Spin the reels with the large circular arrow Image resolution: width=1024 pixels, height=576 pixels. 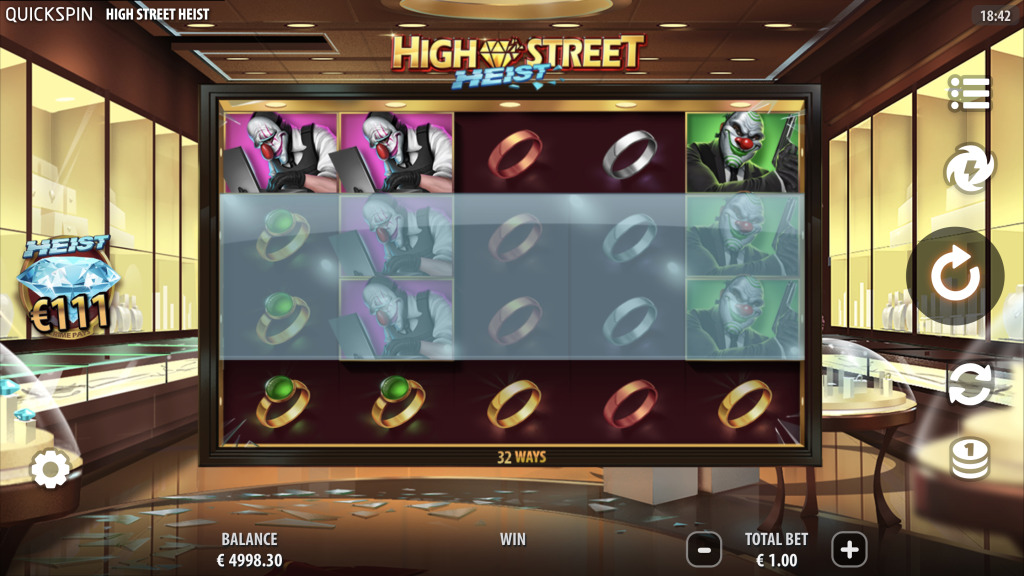(955, 278)
